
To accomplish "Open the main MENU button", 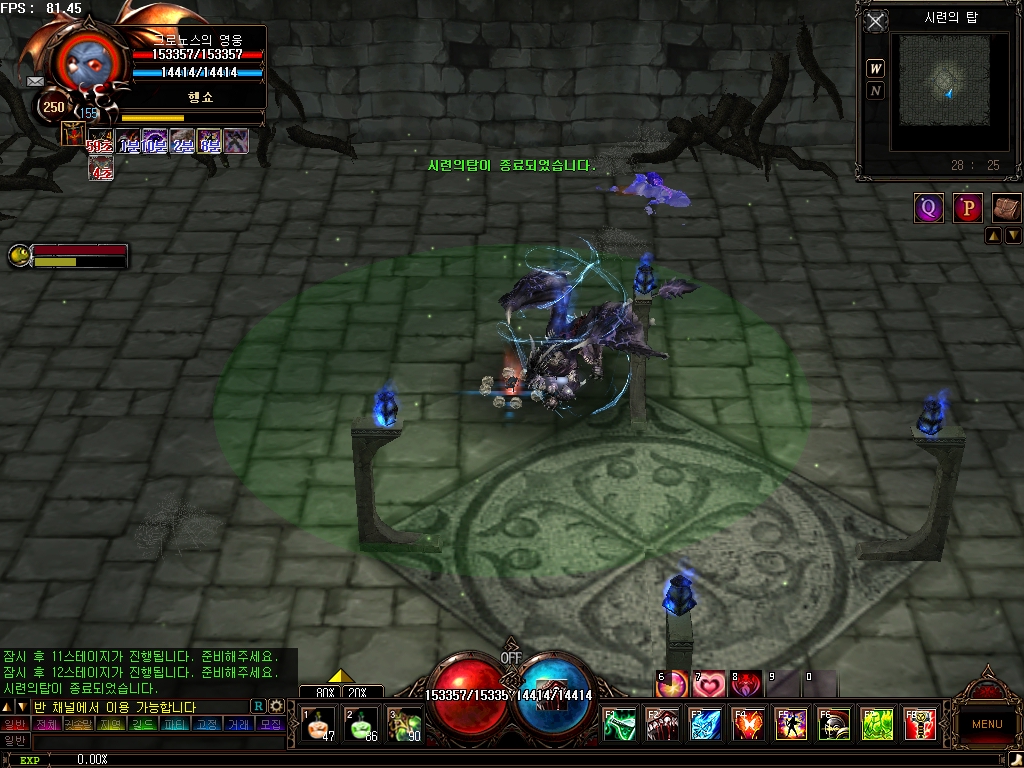I will coord(986,724).
